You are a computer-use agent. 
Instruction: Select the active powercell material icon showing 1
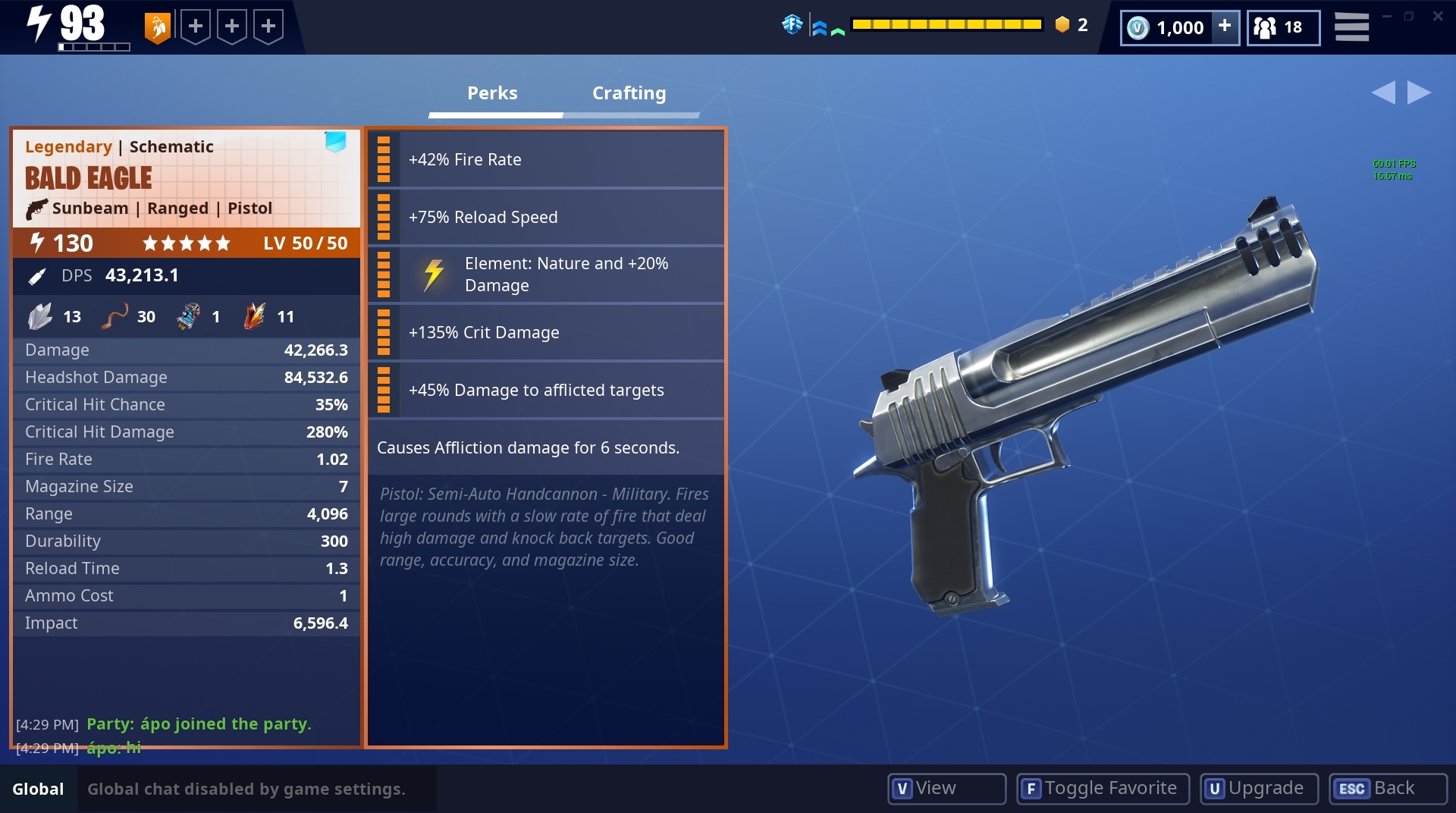[x=188, y=316]
